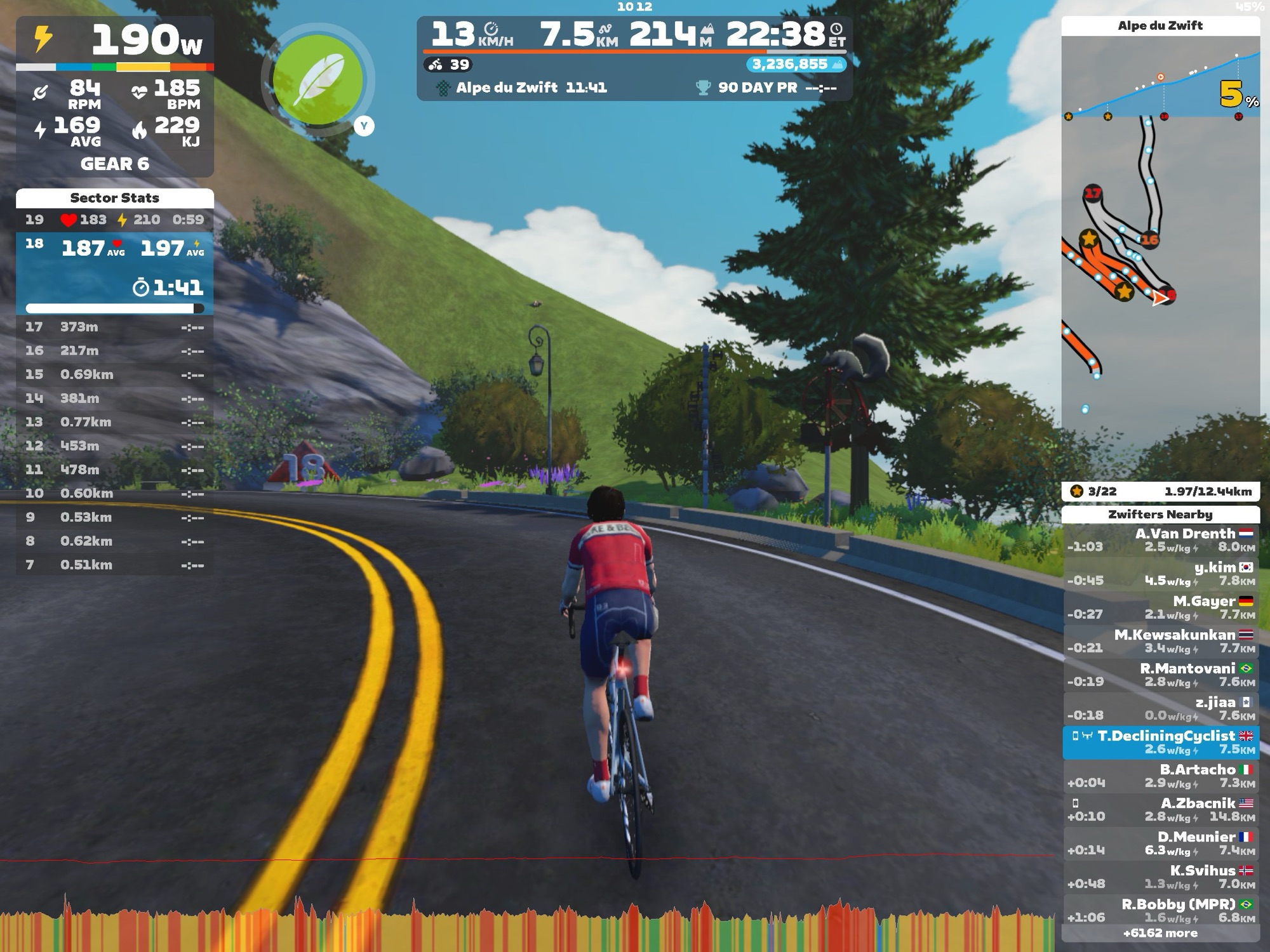Pick K.Svihus from Zwifters Nearby
Viewport: 1270px width, 952px height.
pyautogui.click(x=1160, y=876)
